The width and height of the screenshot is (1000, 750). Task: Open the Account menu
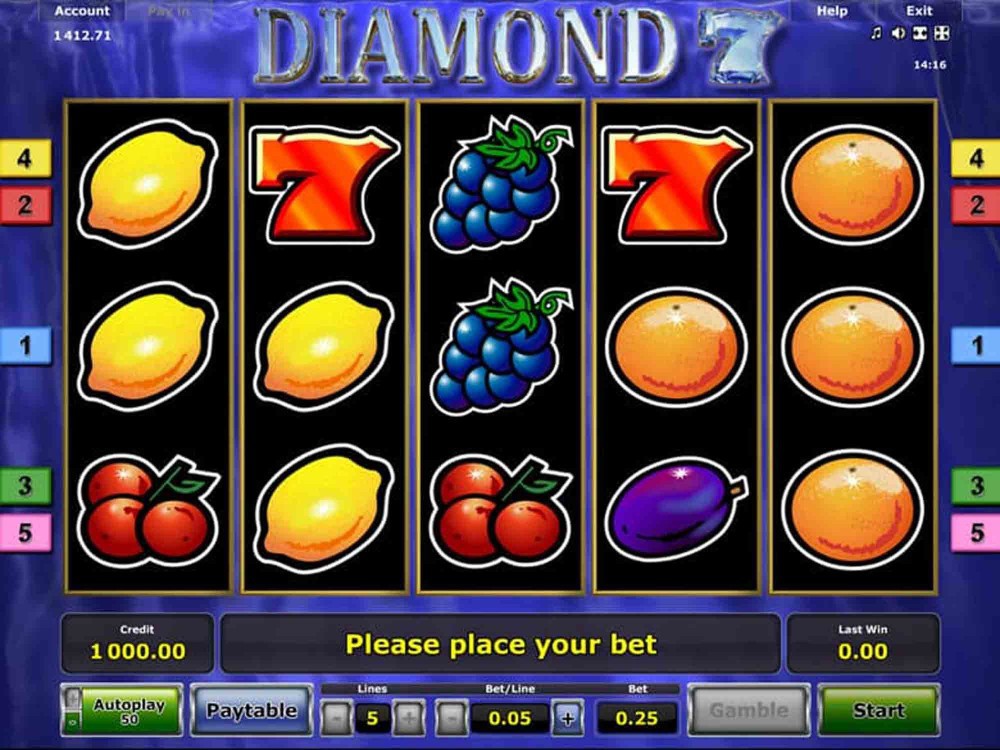[82, 11]
